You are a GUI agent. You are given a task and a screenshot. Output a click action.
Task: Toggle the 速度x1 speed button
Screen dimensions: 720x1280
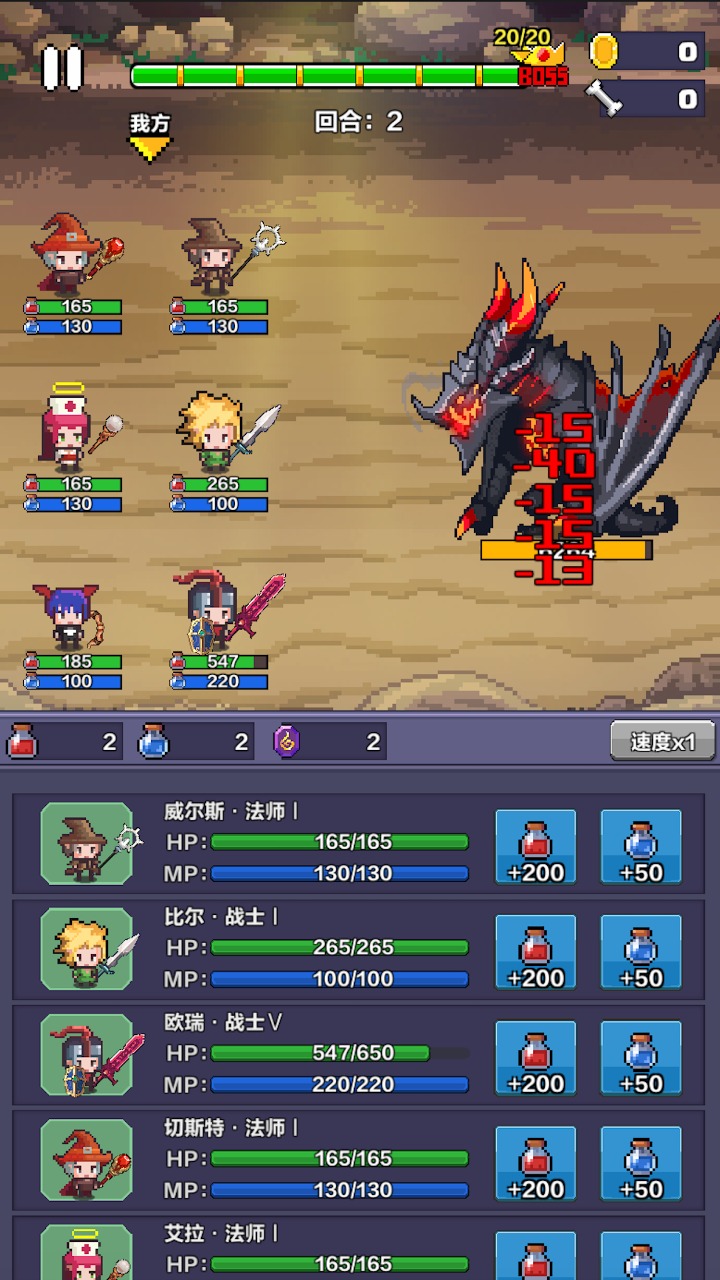(663, 742)
